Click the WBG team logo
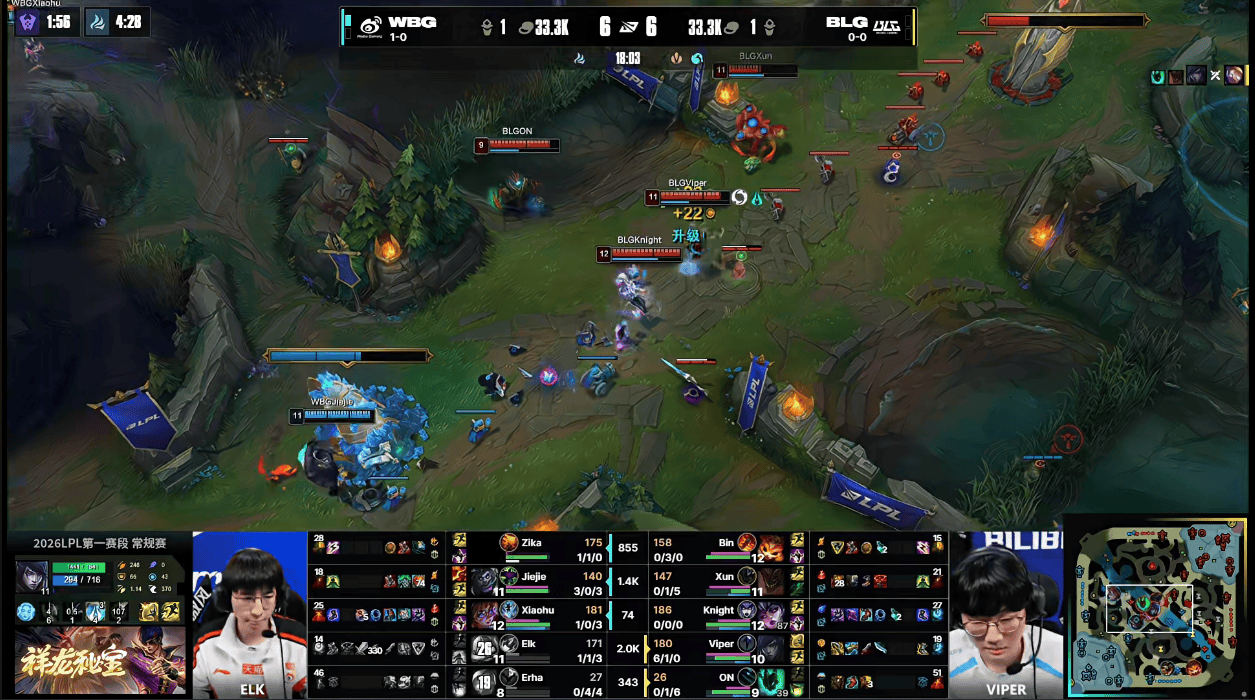The image size is (1255, 700). [370, 26]
